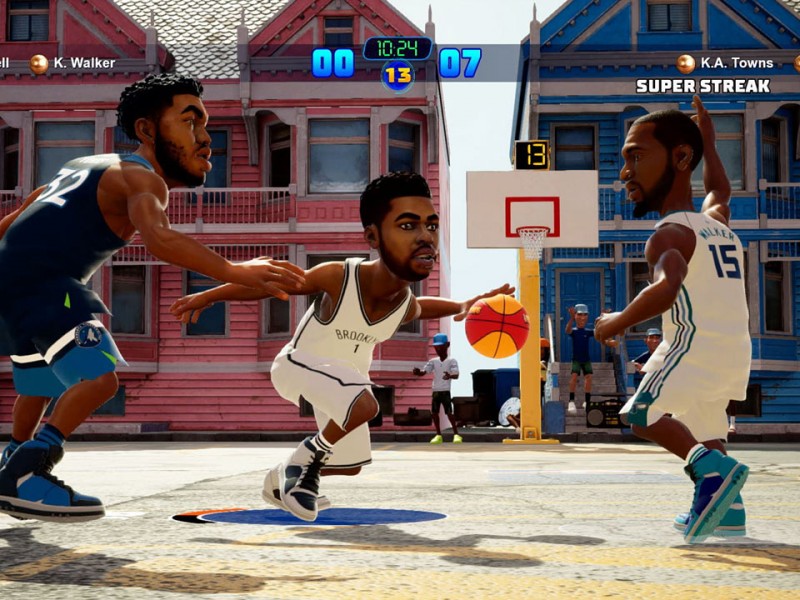Click the ball icon beside K.A. Towns
Viewport: 800px width, 600px height.
point(685,64)
